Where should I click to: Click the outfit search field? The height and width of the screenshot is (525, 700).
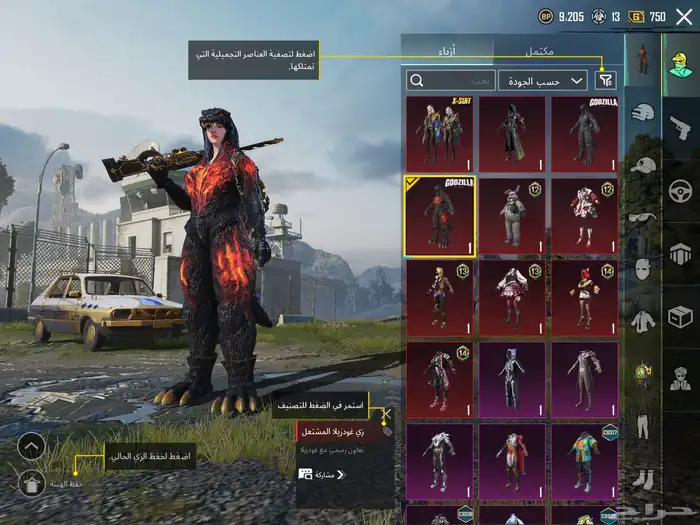click(x=450, y=80)
